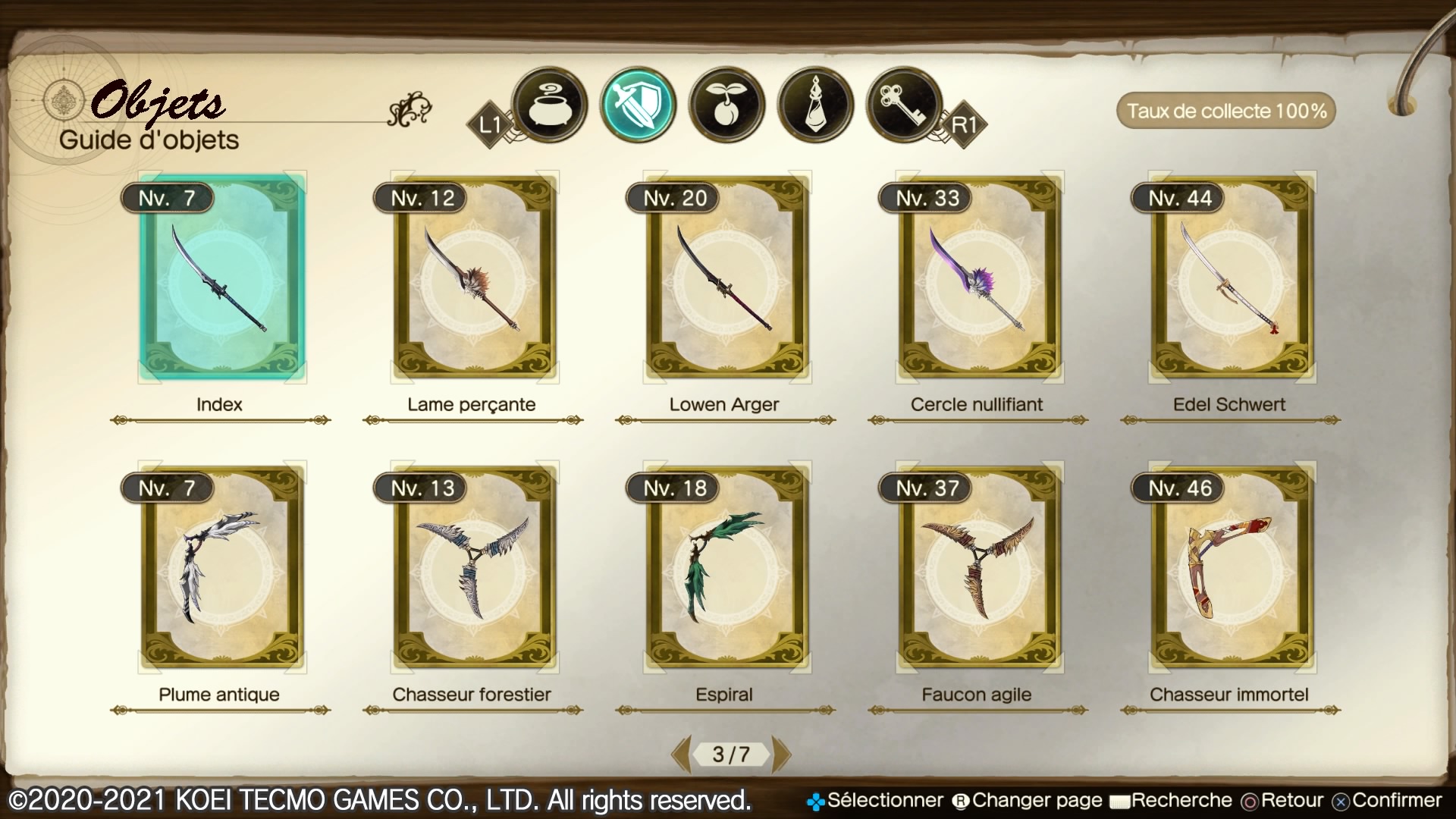The image size is (1456, 819).
Task: Open the pendant accessory category tab
Action: pos(816,105)
